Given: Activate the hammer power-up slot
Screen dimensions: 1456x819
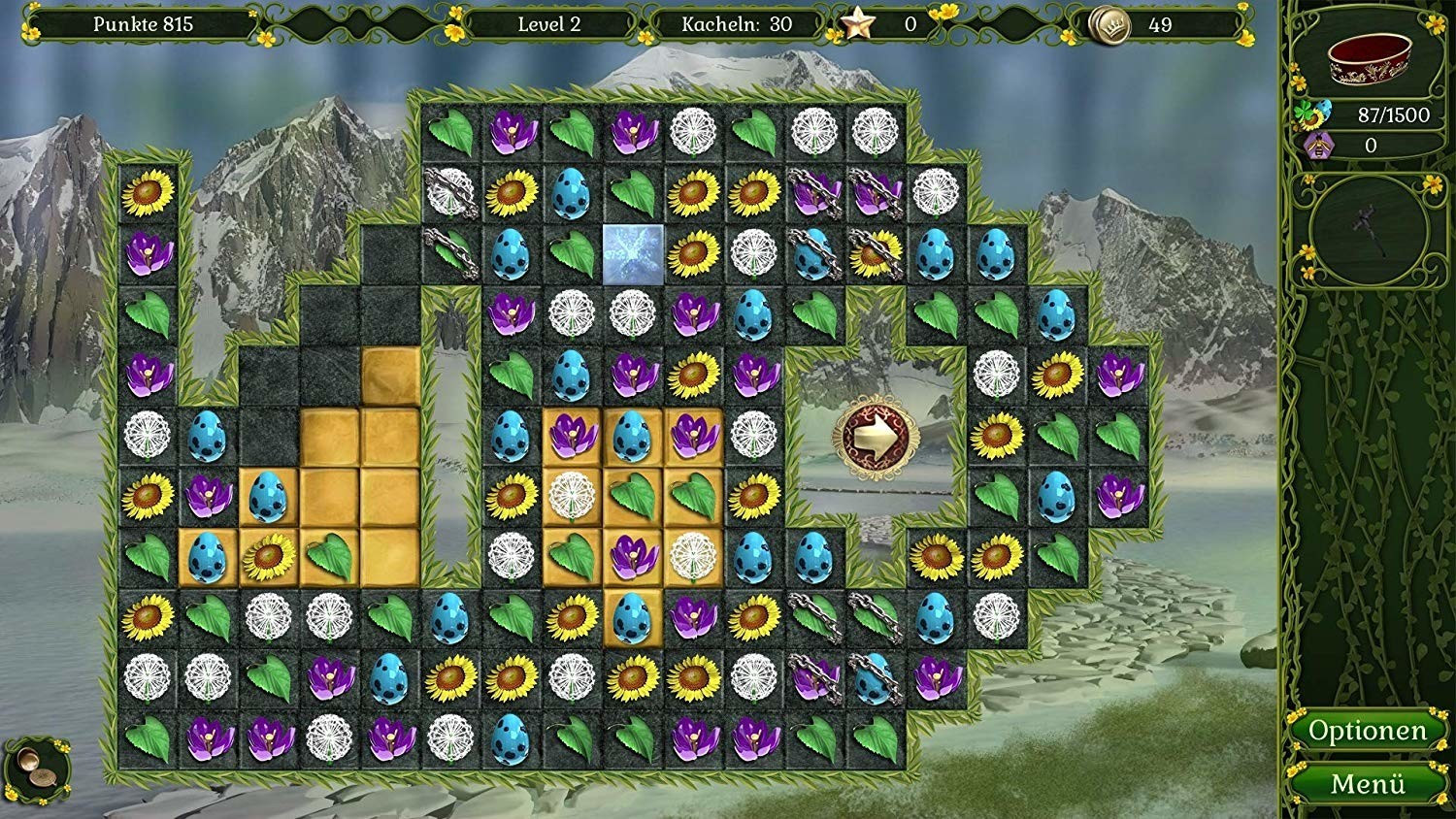Looking at the screenshot, I should pyautogui.click(x=1370, y=230).
